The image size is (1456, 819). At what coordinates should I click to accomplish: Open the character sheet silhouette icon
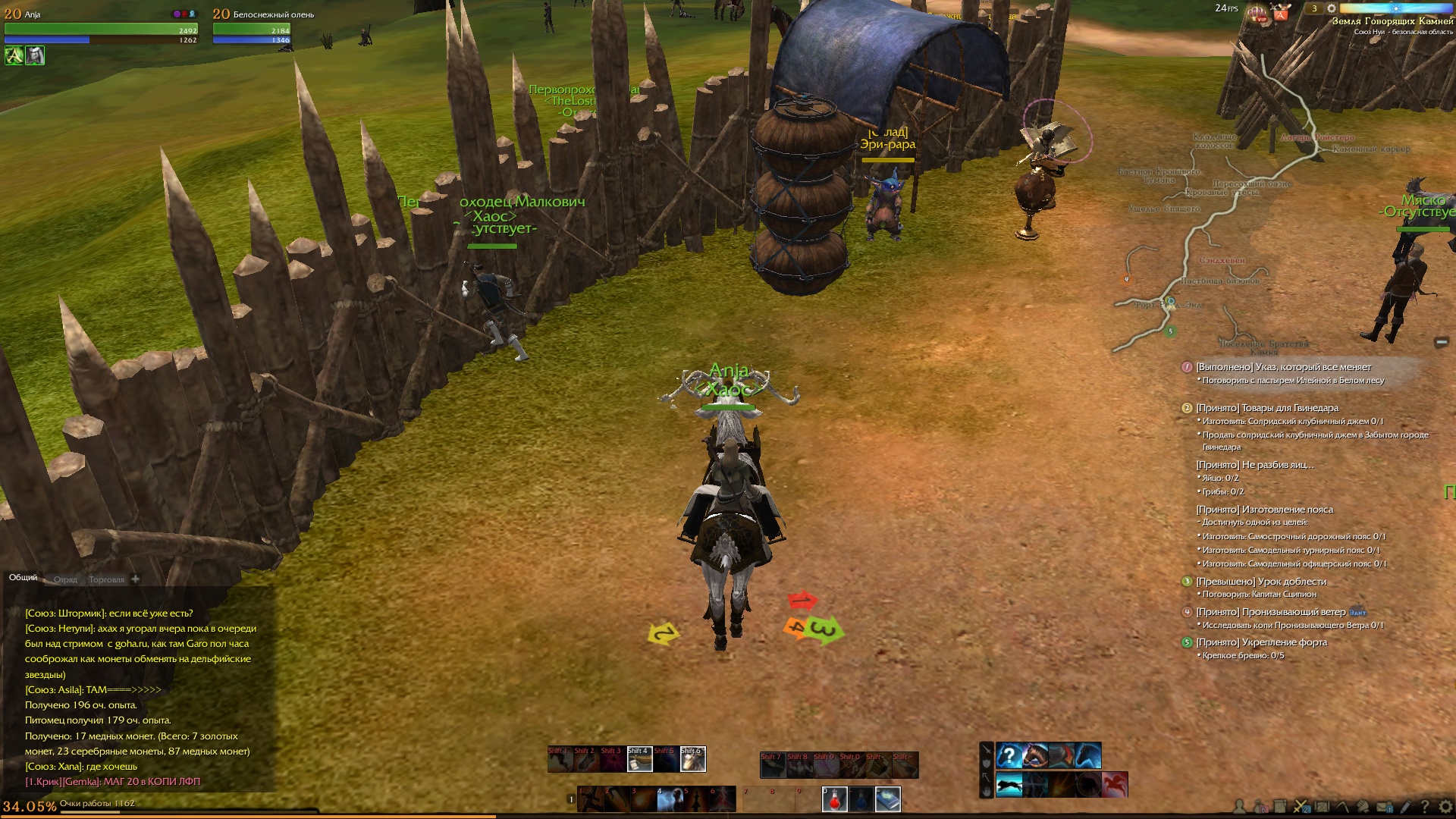(x=1240, y=807)
